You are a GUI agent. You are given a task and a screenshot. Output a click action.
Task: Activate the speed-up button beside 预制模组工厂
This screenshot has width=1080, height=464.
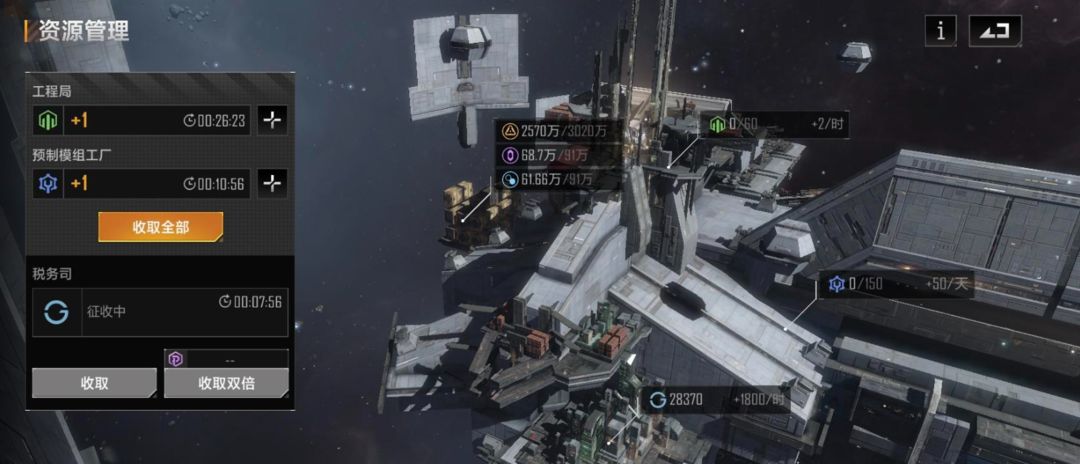273,183
